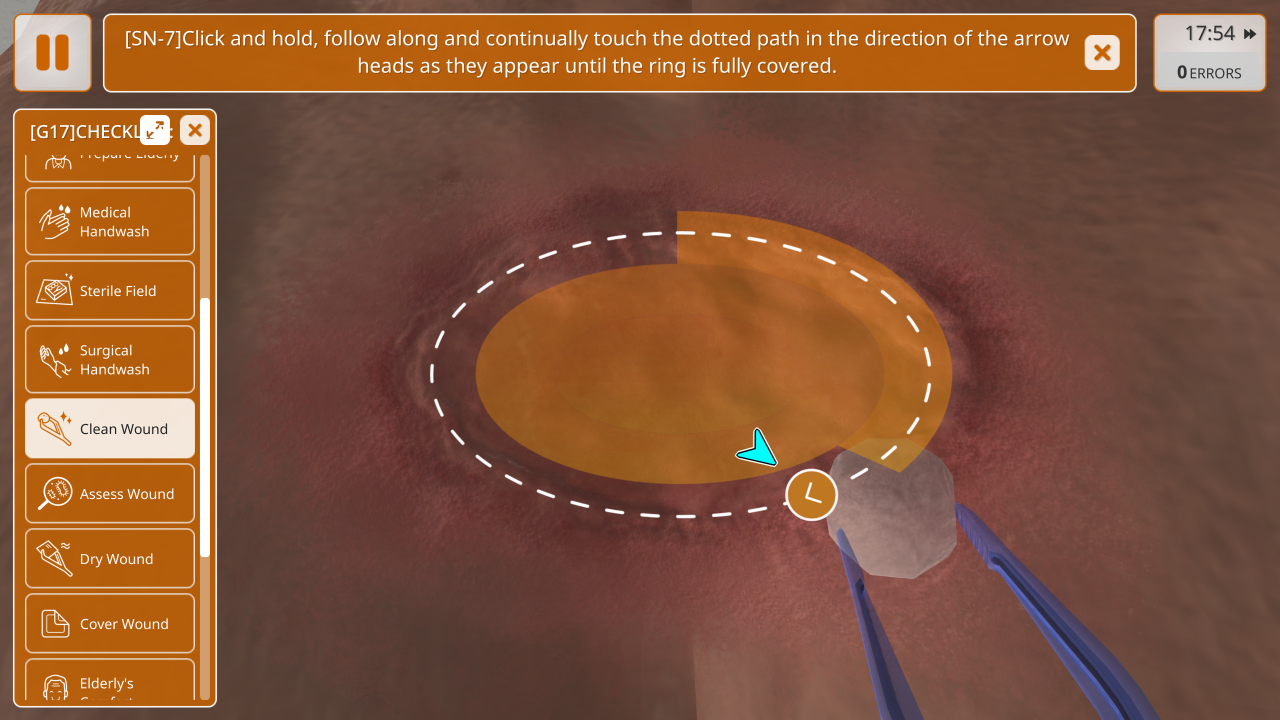
Task: Expand the checklist panel
Action: [155, 129]
